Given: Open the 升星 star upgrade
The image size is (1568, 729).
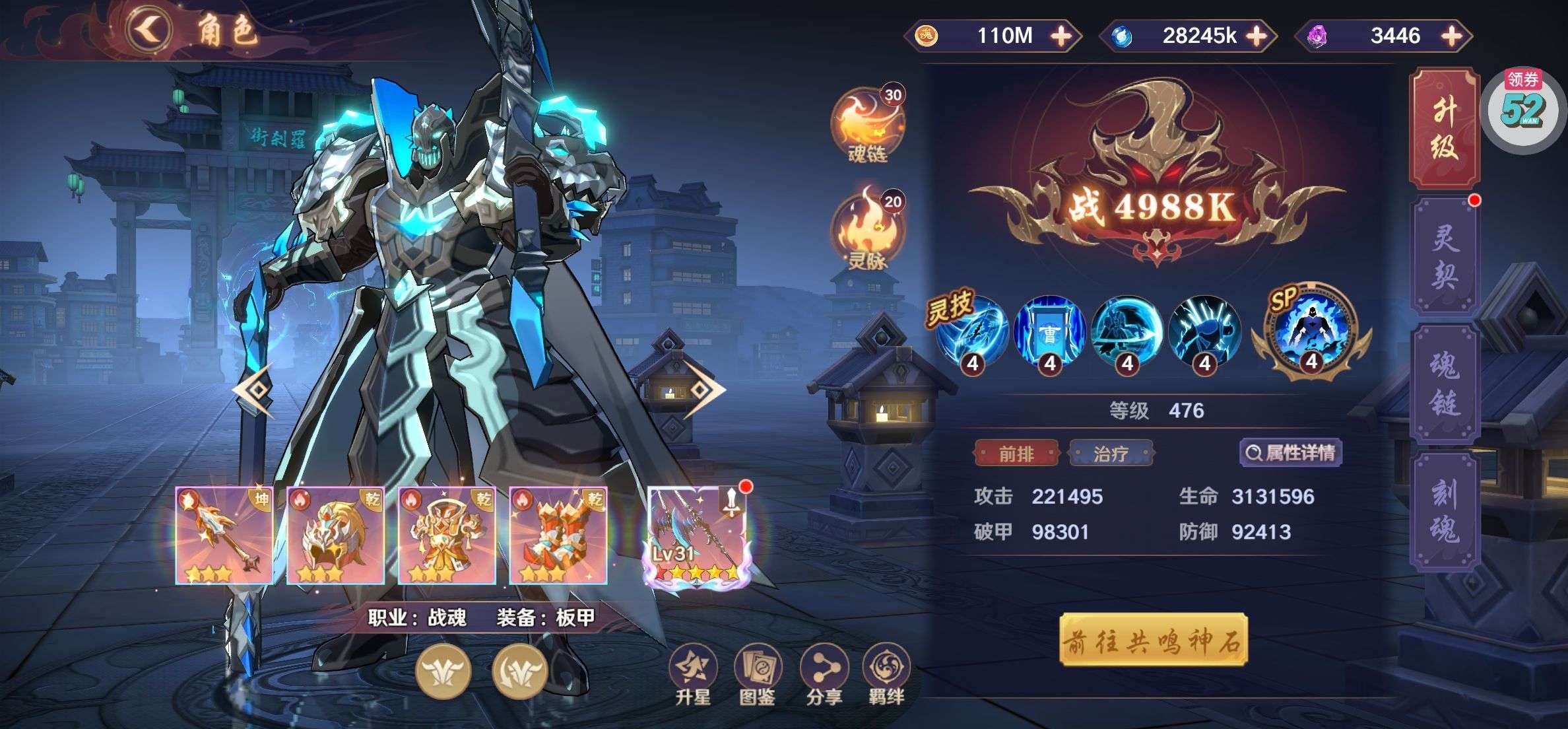Looking at the screenshot, I should (x=692, y=675).
